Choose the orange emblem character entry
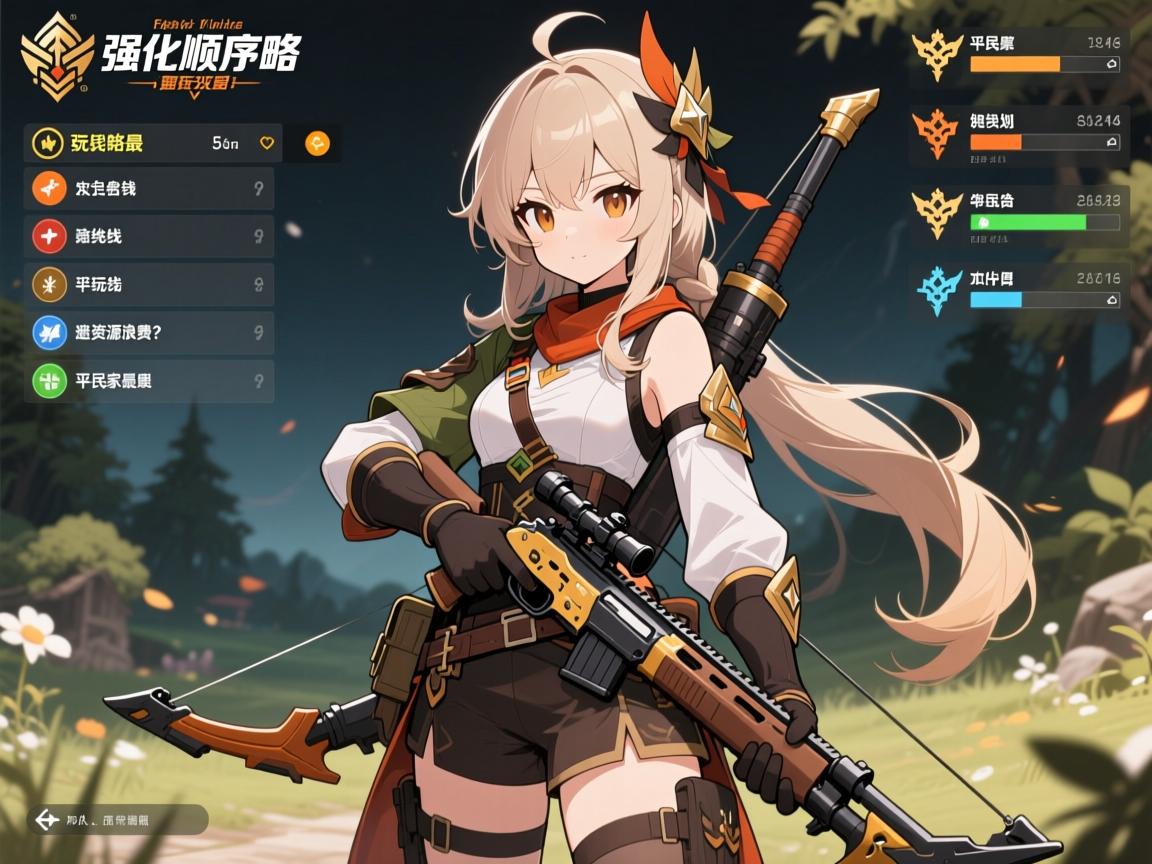The width and height of the screenshot is (1152, 864). (x=1020, y=133)
